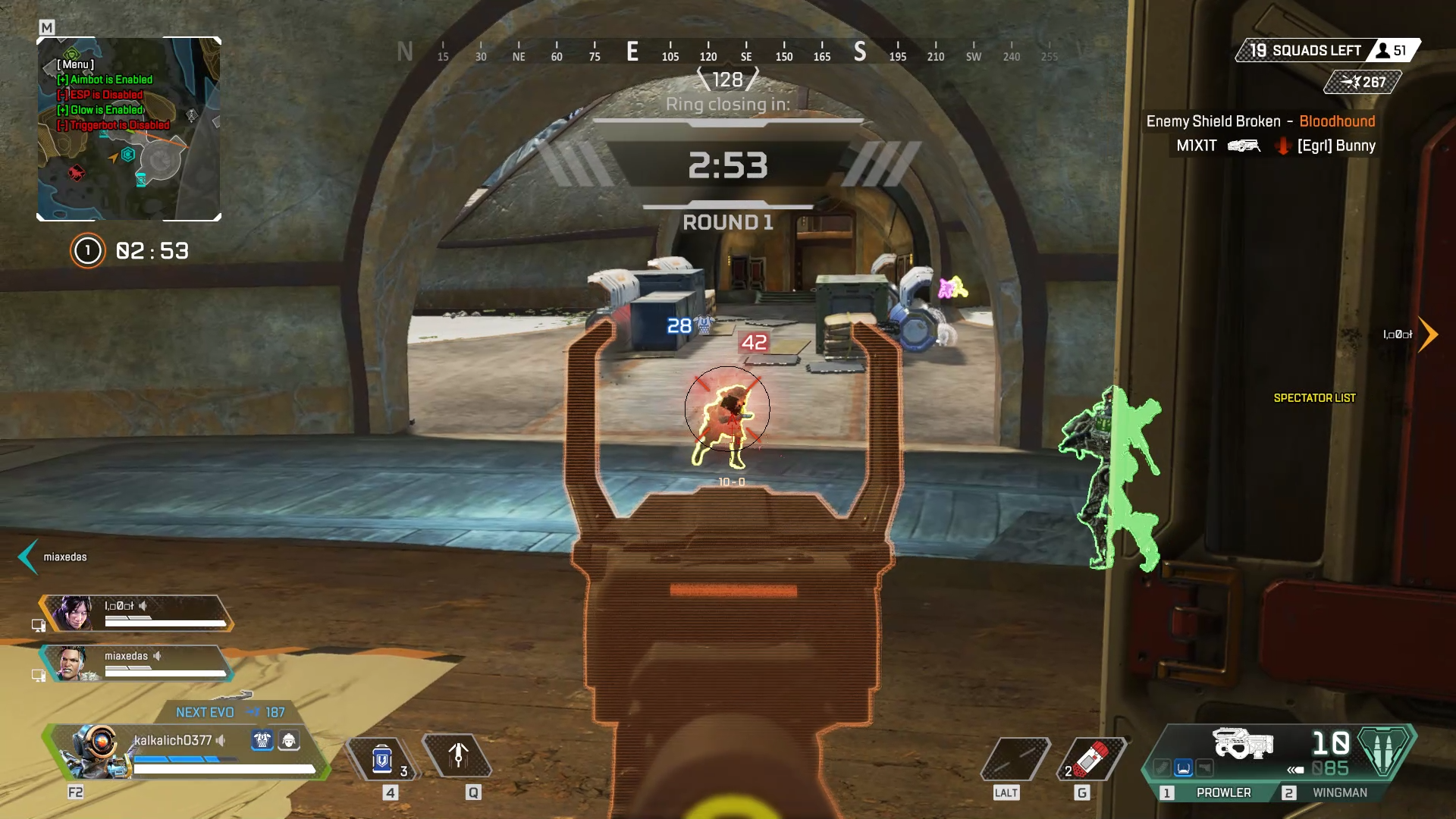Expand the yellow chevron next to spectator name
Screen dimensions: 1456x819
(1429, 334)
